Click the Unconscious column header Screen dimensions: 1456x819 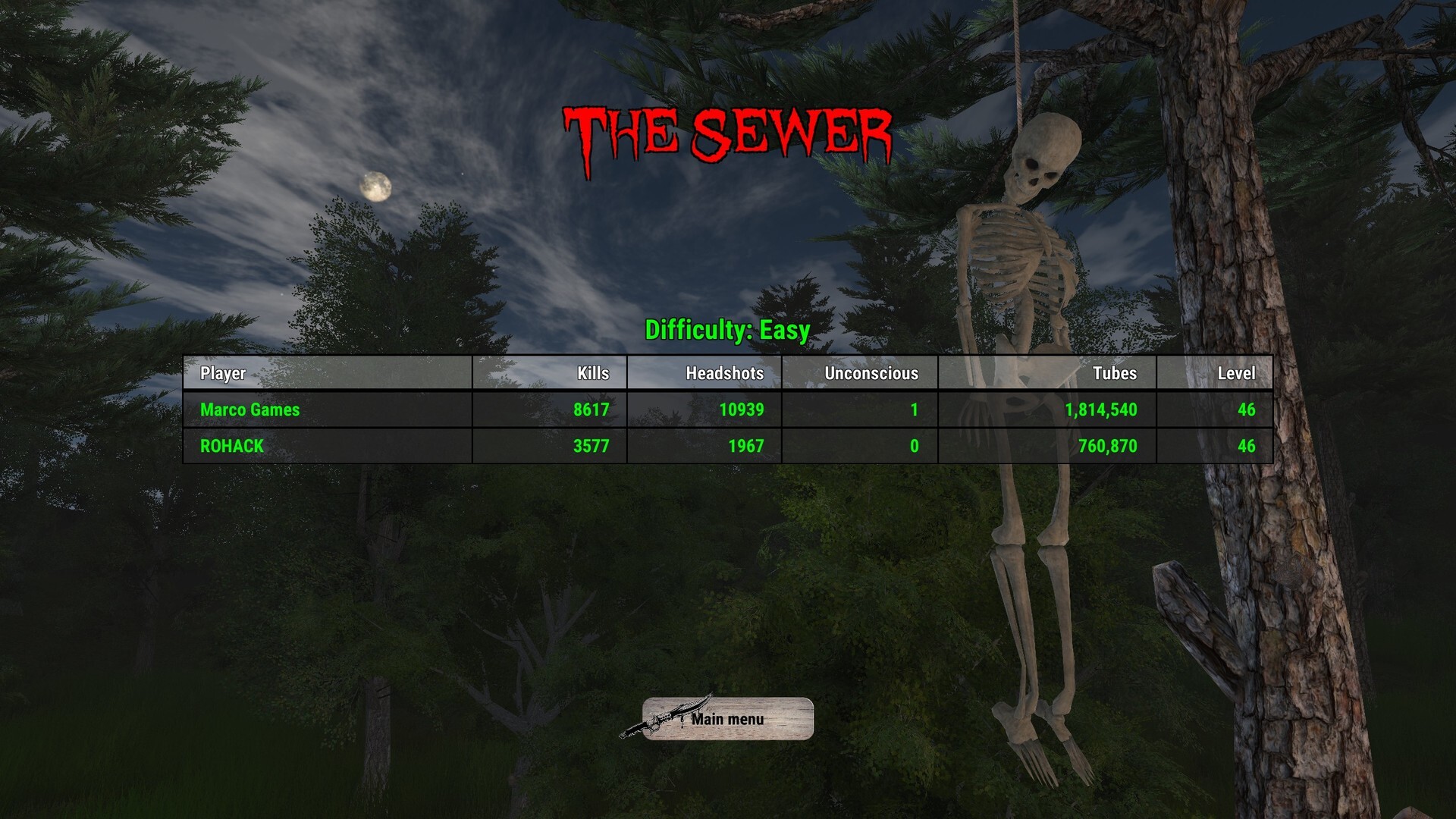click(x=871, y=373)
